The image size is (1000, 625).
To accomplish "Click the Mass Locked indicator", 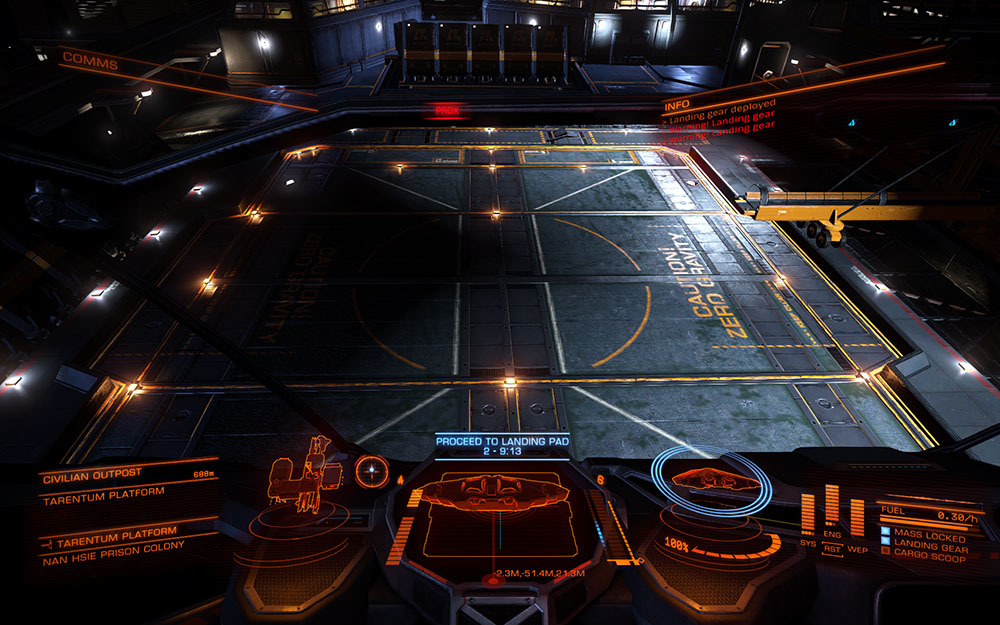I will 930,536.
